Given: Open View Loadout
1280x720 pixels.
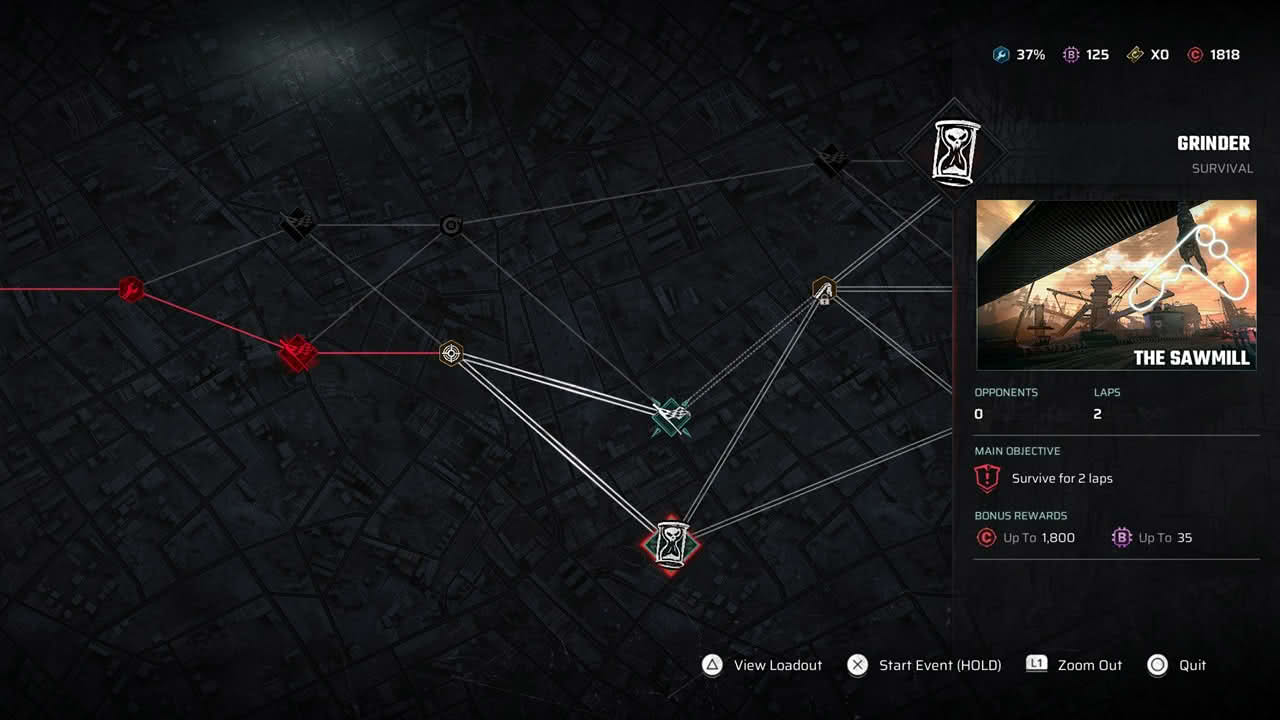Looking at the screenshot, I should pos(777,665).
